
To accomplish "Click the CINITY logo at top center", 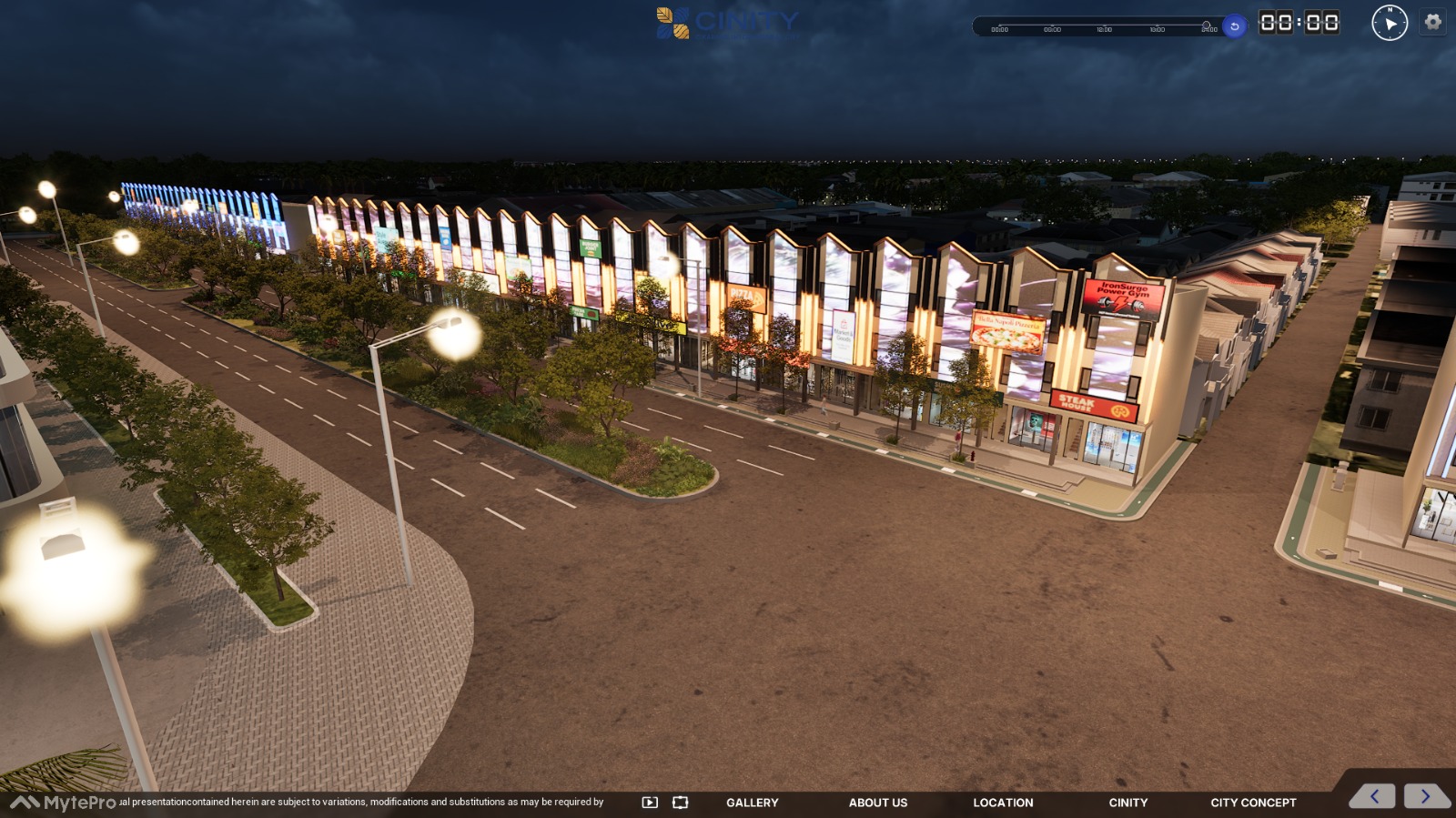I will point(728,25).
